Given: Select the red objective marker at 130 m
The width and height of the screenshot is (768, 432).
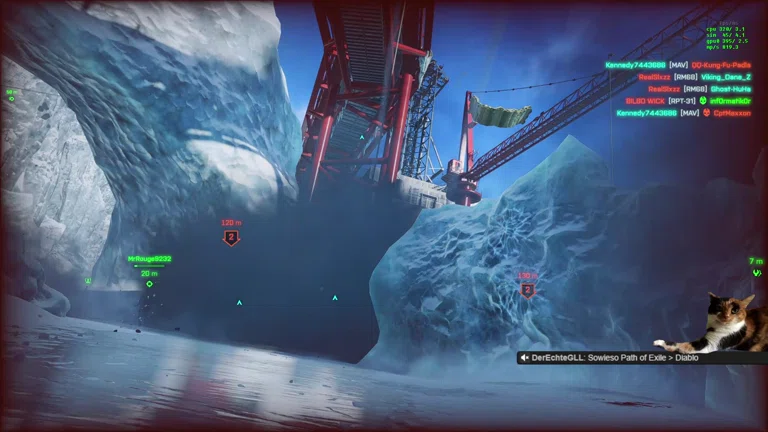Looking at the screenshot, I should click(x=527, y=290).
